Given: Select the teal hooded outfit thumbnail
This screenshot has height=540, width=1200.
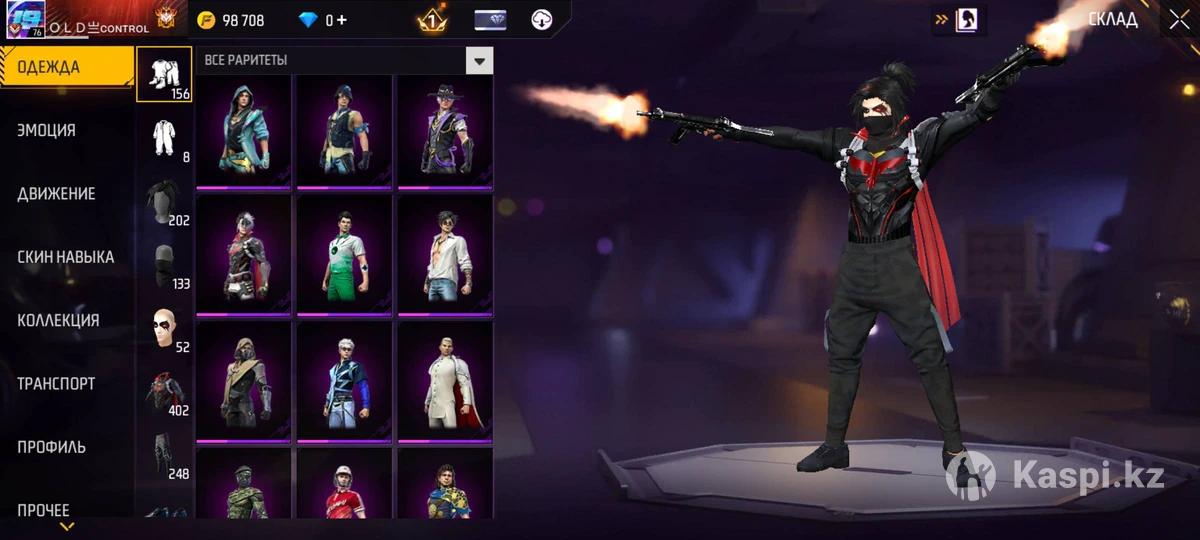Looking at the screenshot, I should coord(243,130).
